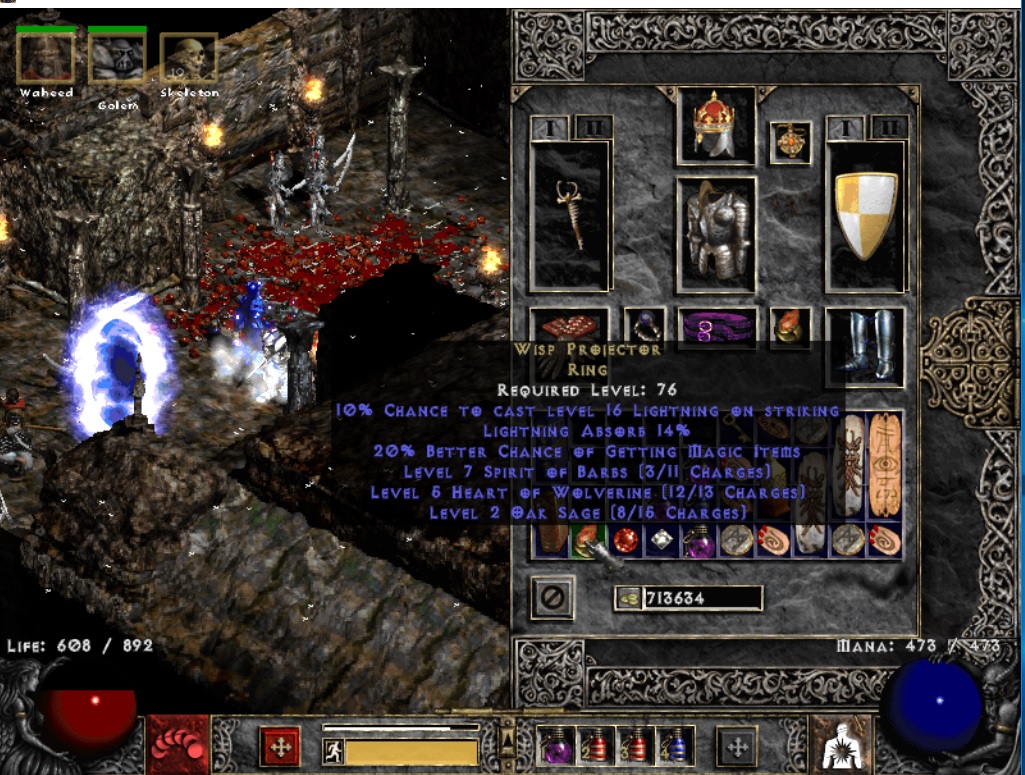
Task: Click the amulet equipment slot
Action: click(x=790, y=143)
